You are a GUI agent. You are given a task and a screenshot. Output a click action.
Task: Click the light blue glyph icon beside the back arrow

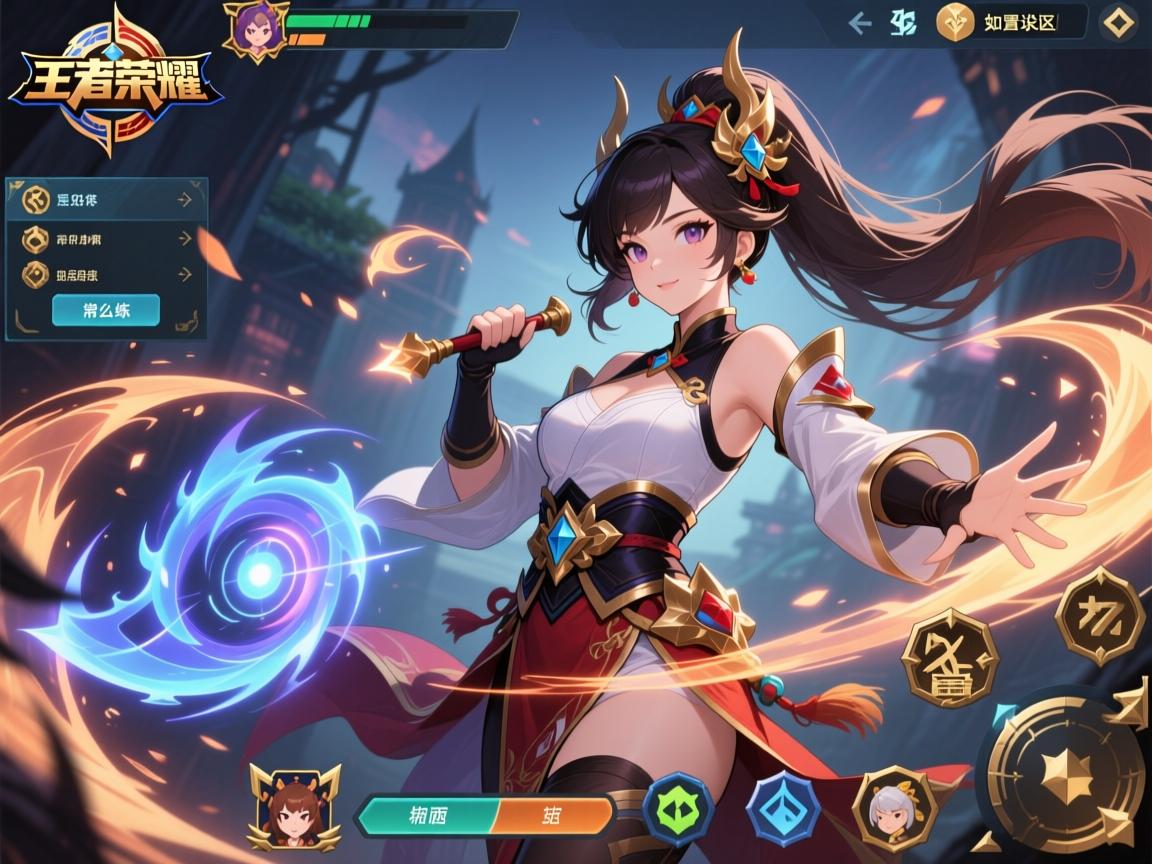pyautogui.click(x=903, y=23)
